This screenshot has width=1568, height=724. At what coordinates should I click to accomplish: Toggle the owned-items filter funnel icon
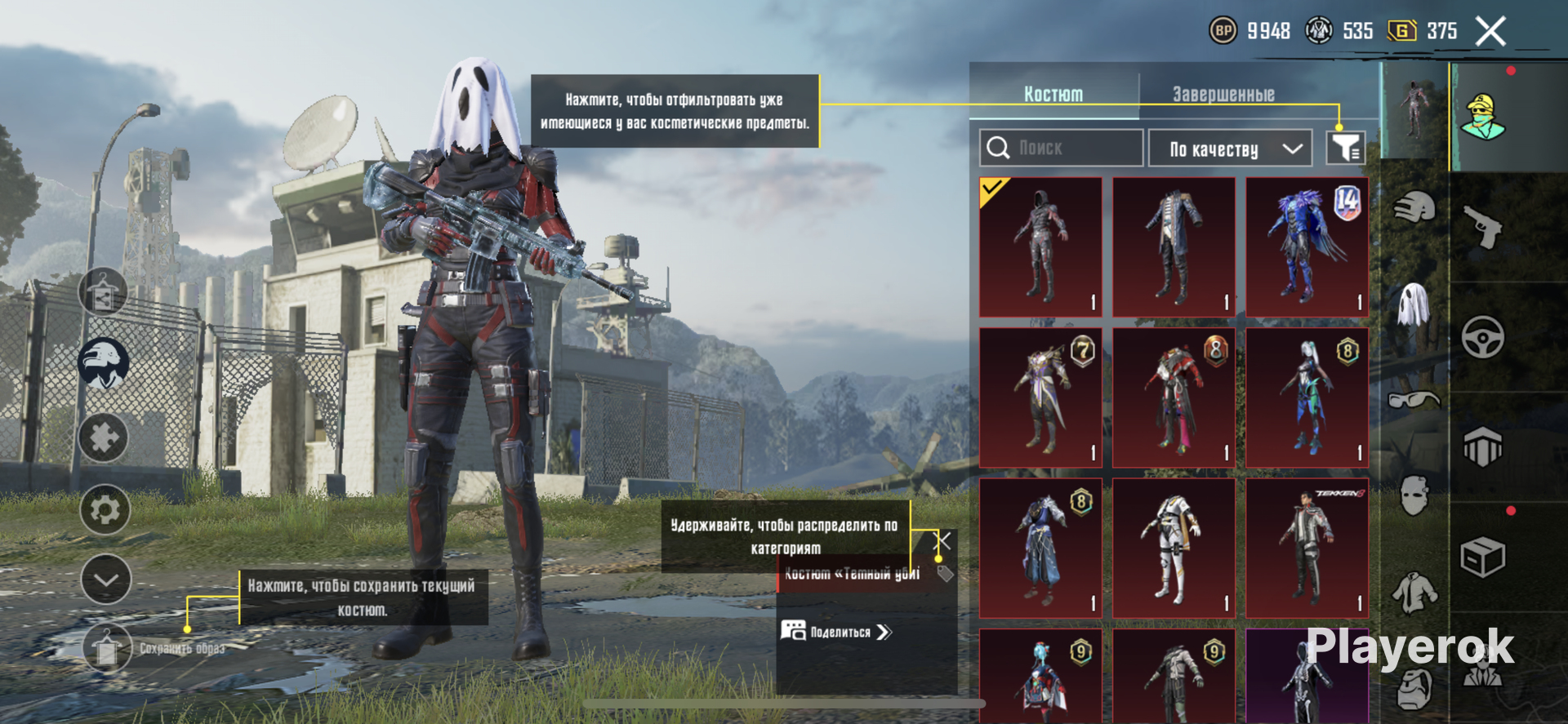pos(1345,149)
